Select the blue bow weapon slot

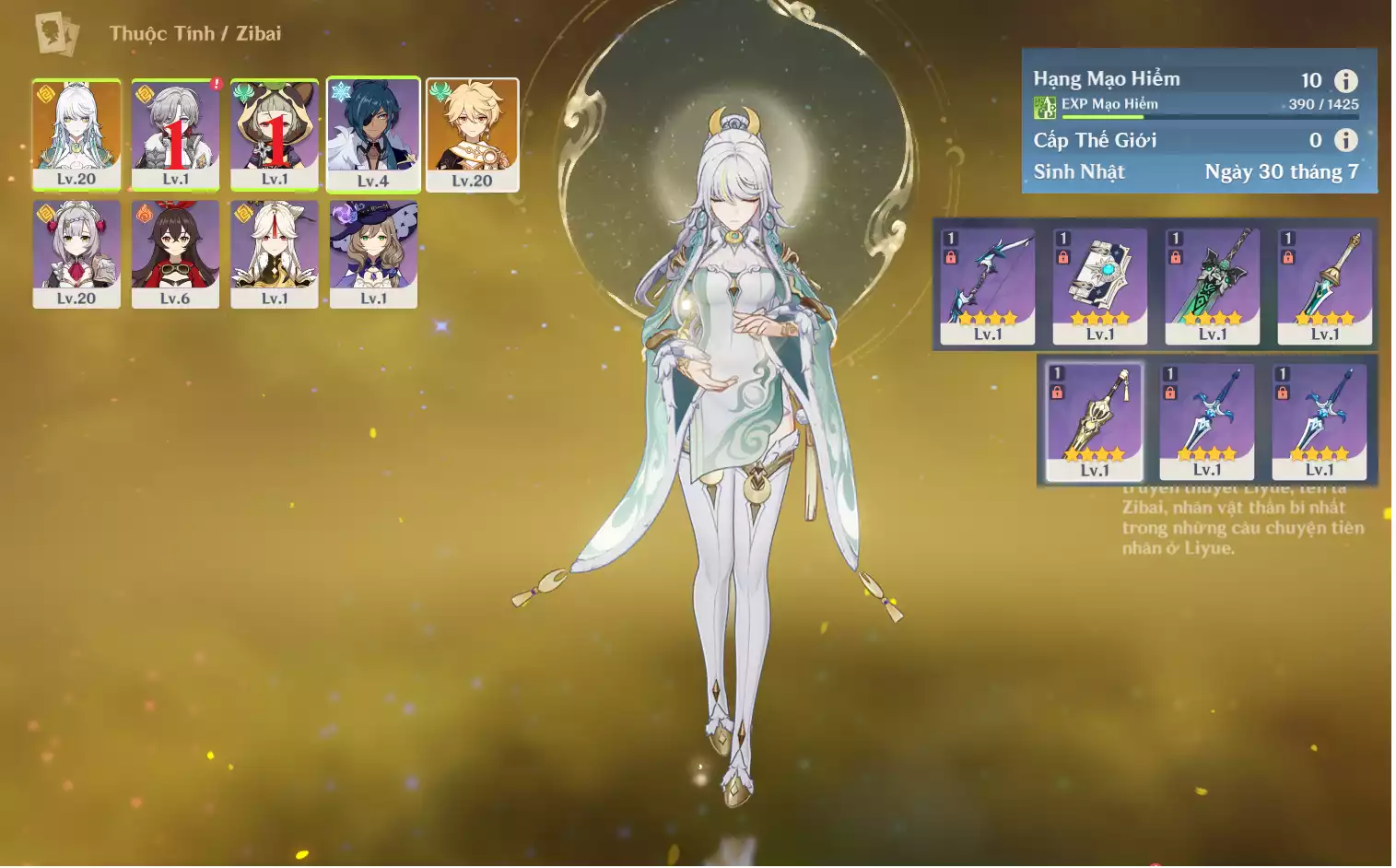click(987, 286)
